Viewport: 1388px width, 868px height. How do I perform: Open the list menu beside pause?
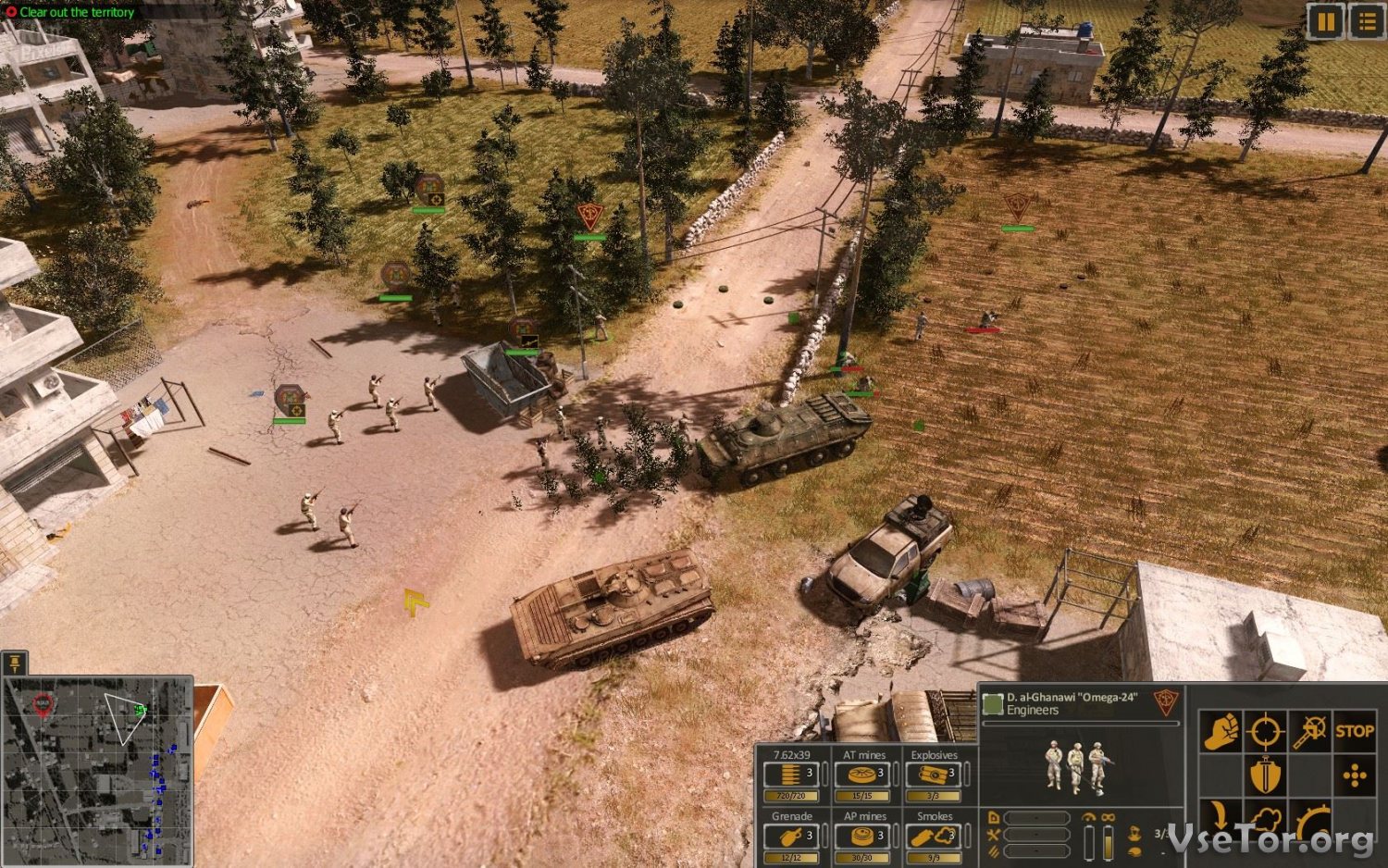tap(1367, 21)
